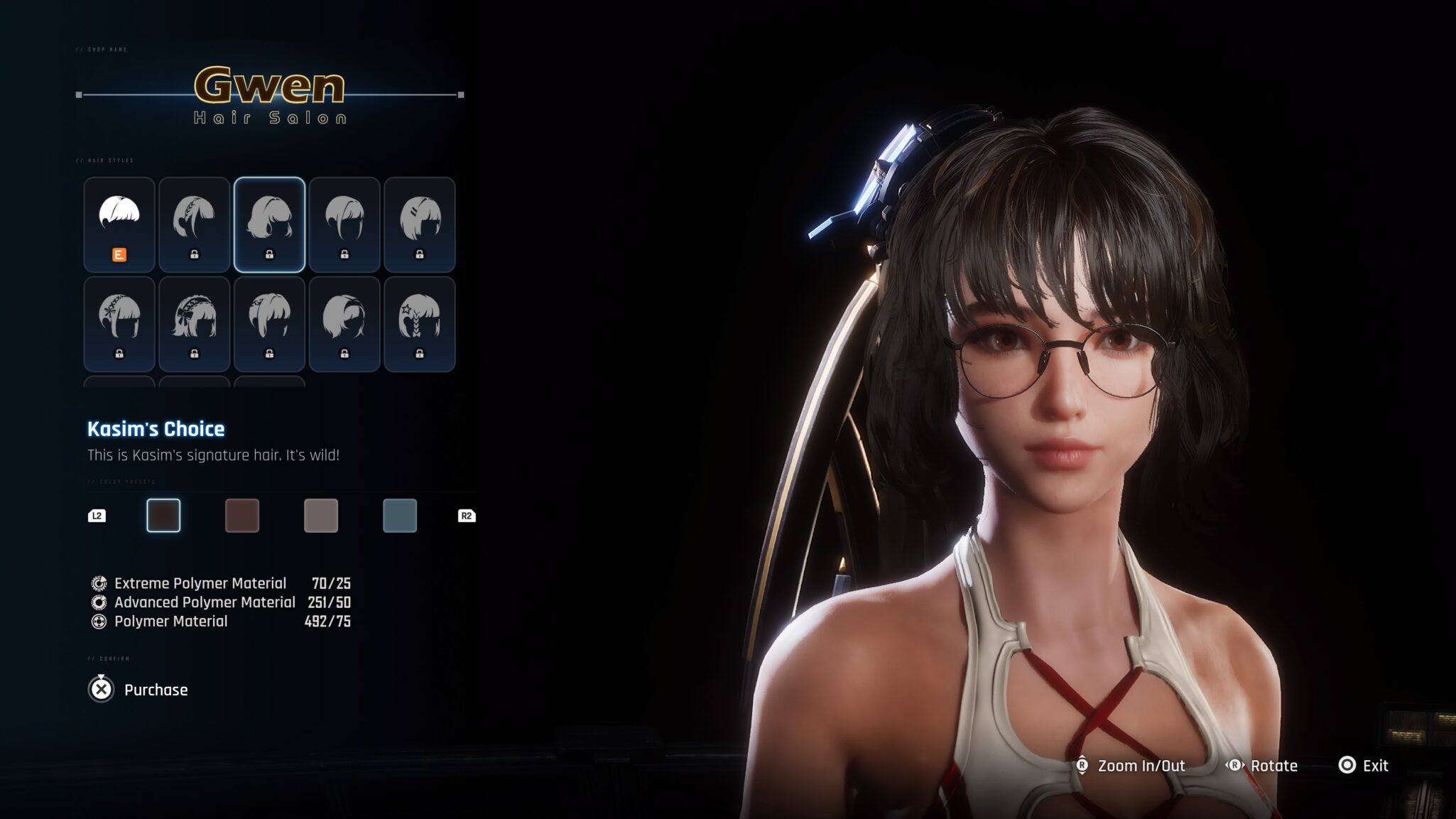
Task: Choose the dark brown hair color preset
Action: tap(242, 516)
